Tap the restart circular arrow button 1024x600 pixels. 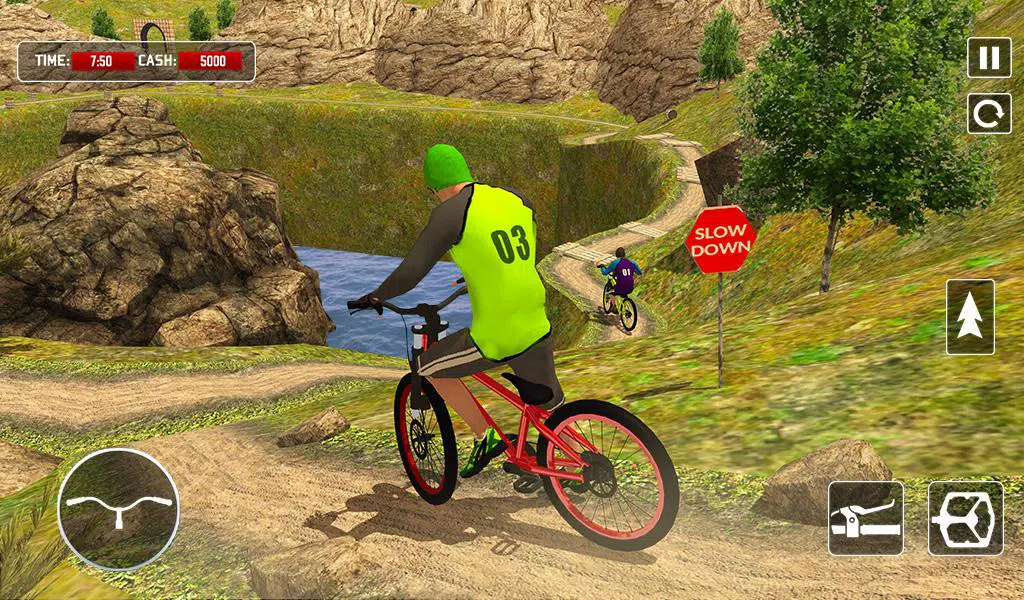point(989,113)
